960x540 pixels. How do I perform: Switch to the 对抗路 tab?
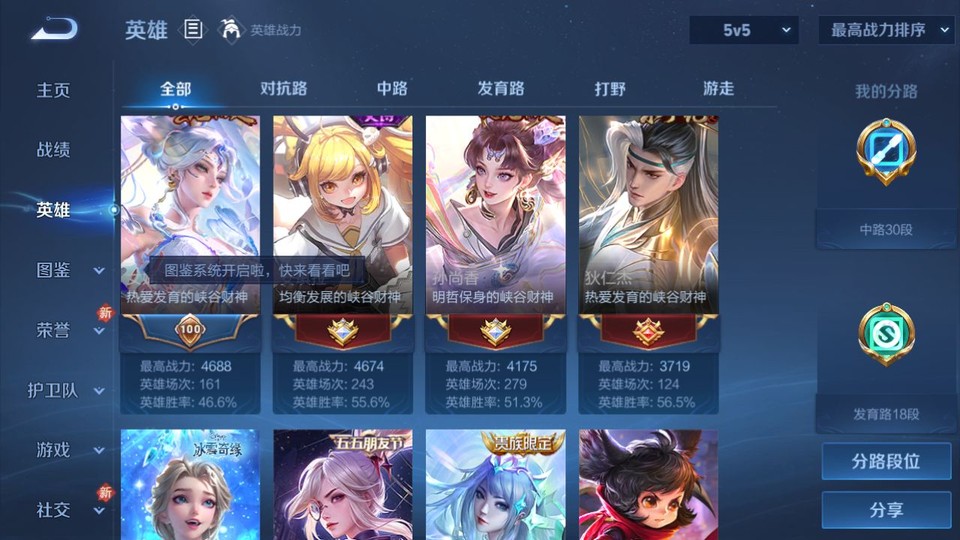283,89
